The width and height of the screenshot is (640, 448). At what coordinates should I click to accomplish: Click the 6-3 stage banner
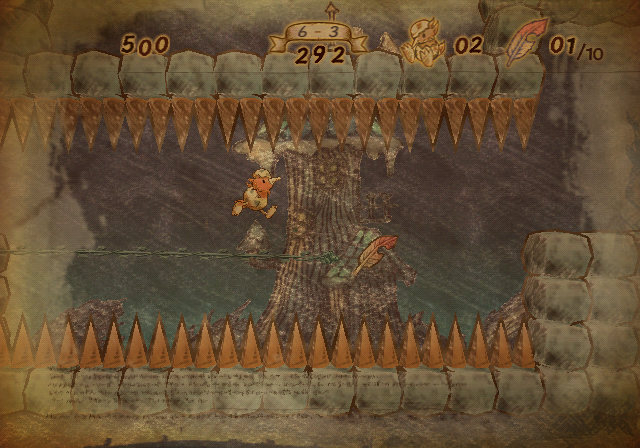317,36
